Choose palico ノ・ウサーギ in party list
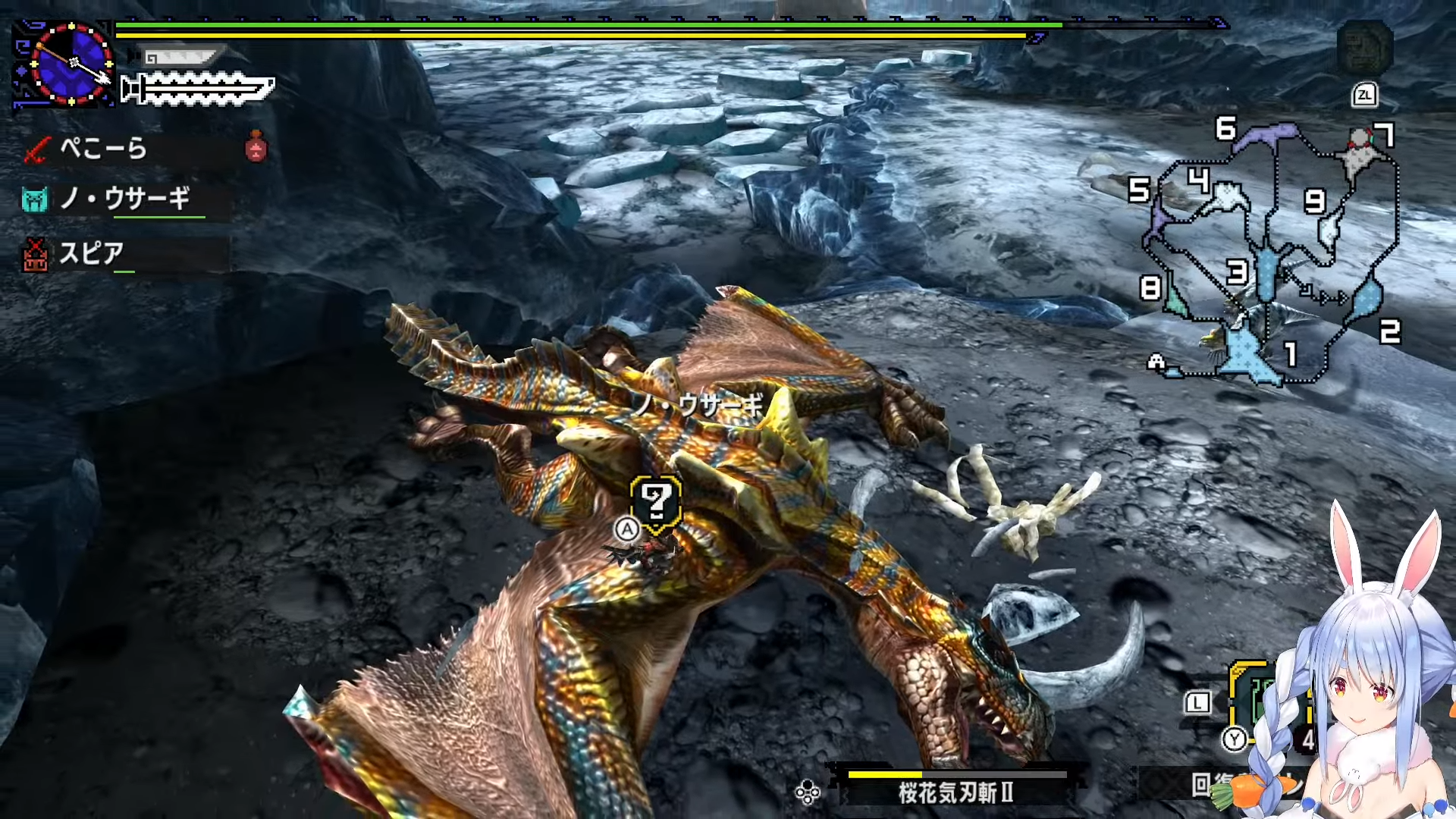The height and width of the screenshot is (819, 1456). click(124, 199)
